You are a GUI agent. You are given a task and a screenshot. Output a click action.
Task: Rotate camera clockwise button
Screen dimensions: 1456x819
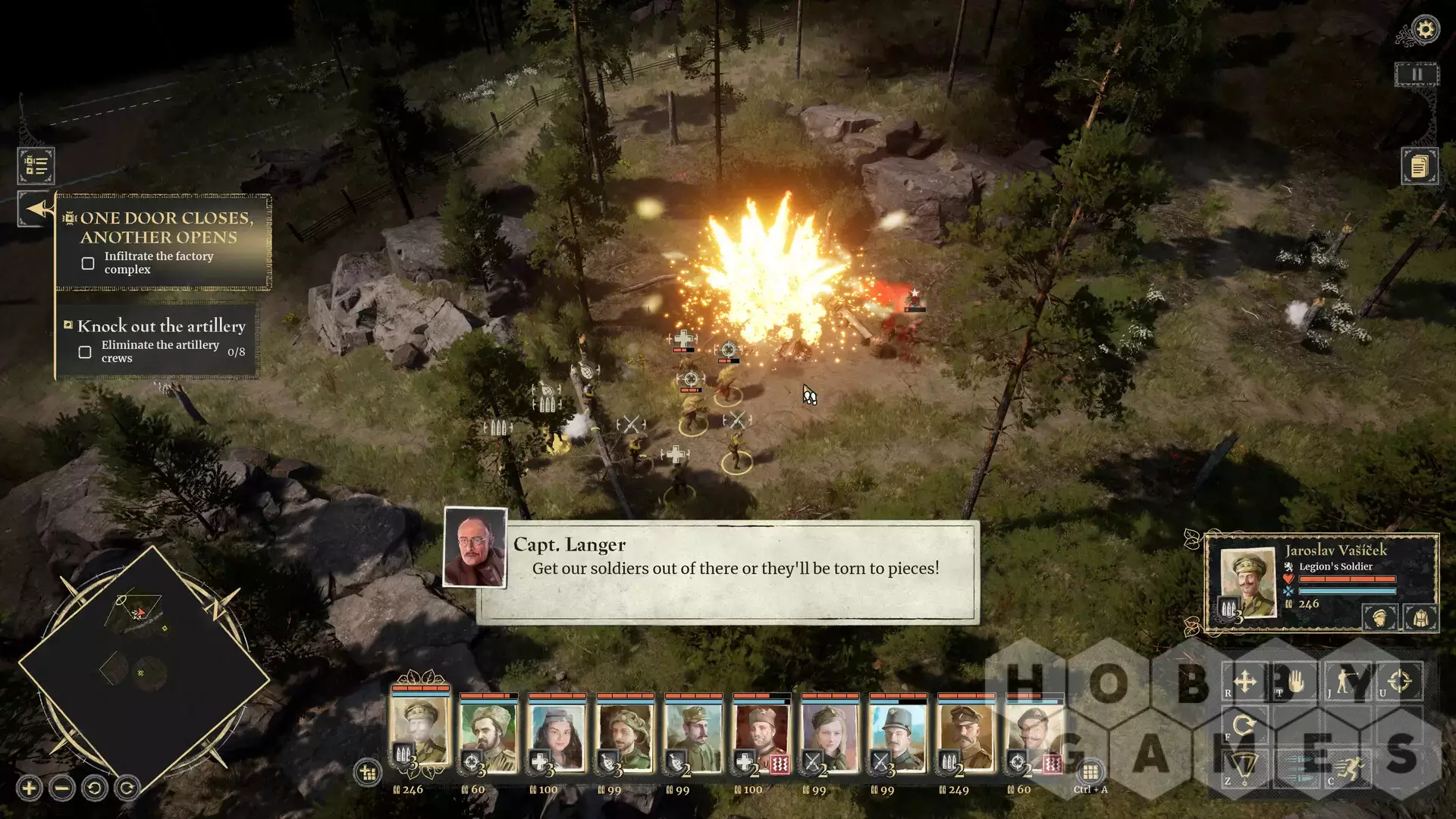[x=127, y=789]
